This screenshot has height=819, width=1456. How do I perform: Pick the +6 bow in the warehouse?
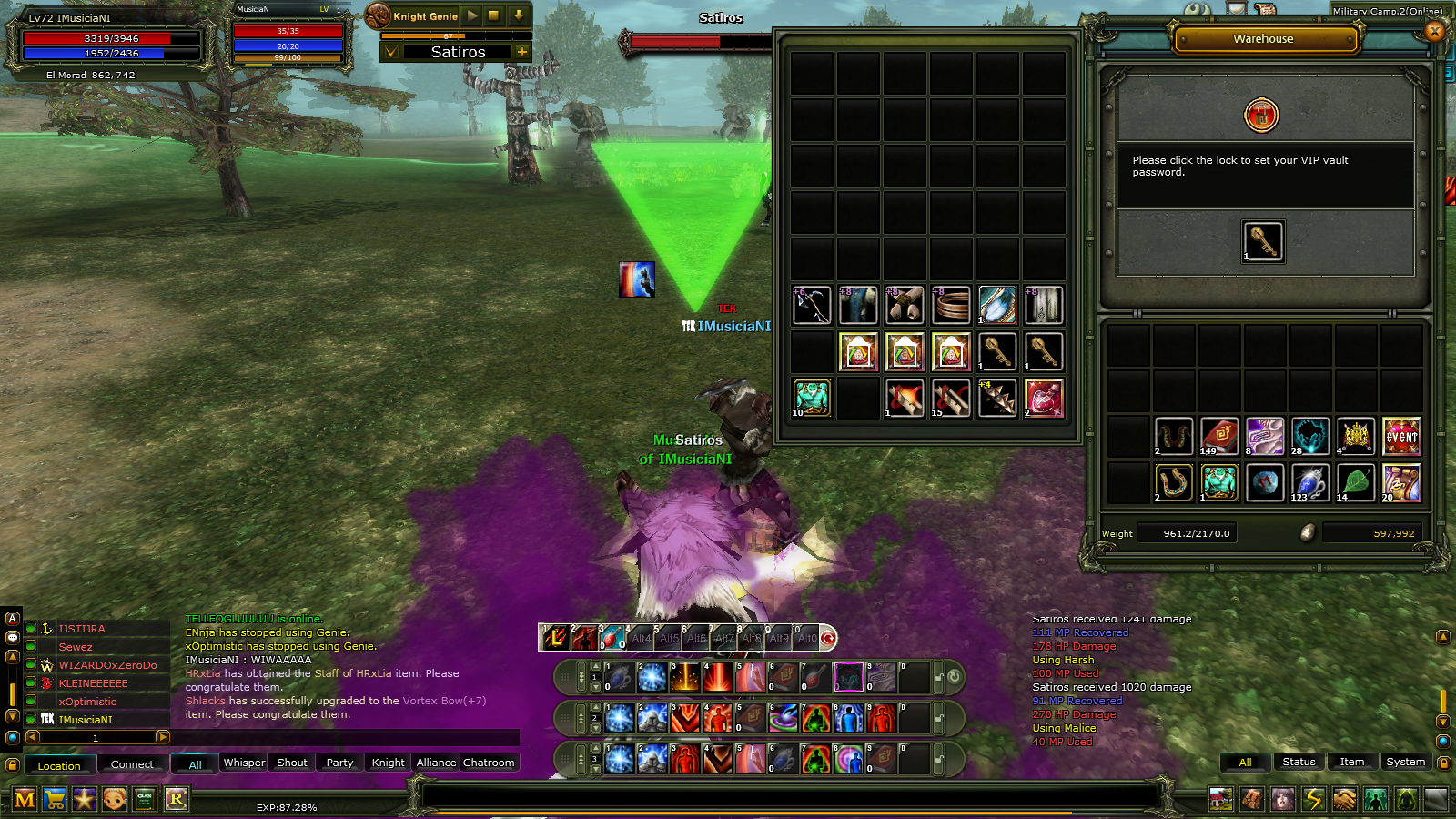(x=812, y=306)
